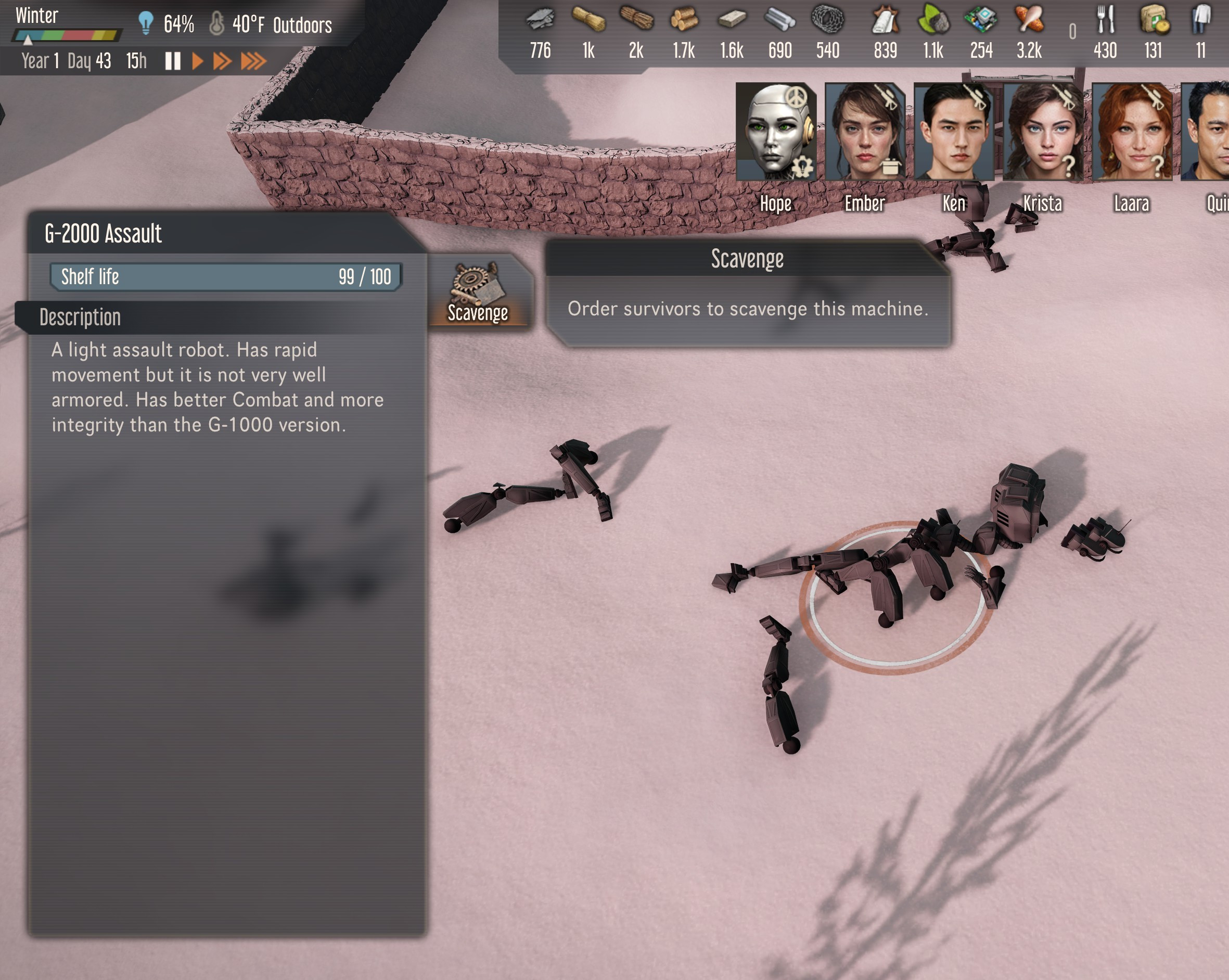Select the fork and knife food icon
Image resolution: width=1229 pixels, height=980 pixels.
point(1105,19)
